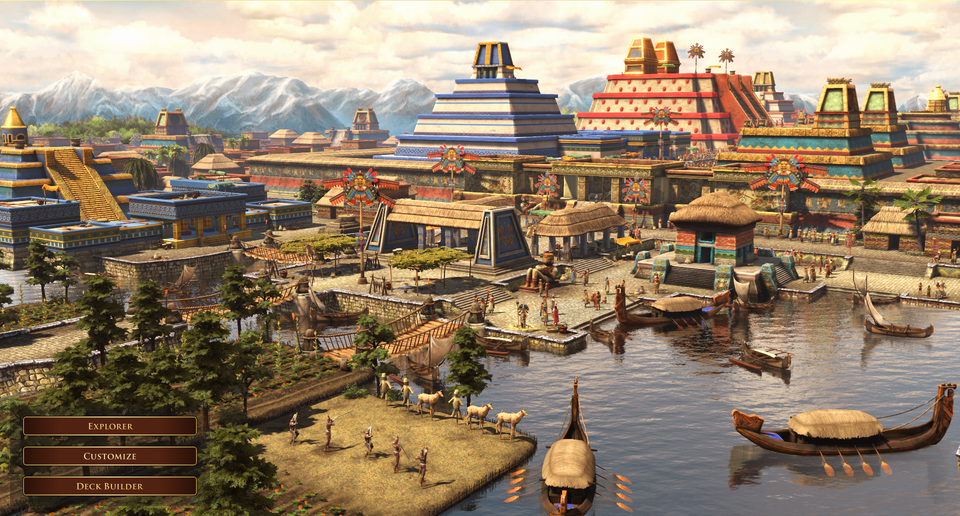Launch the Deck Builder
This screenshot has height=516, width=960.
(110, 486)
